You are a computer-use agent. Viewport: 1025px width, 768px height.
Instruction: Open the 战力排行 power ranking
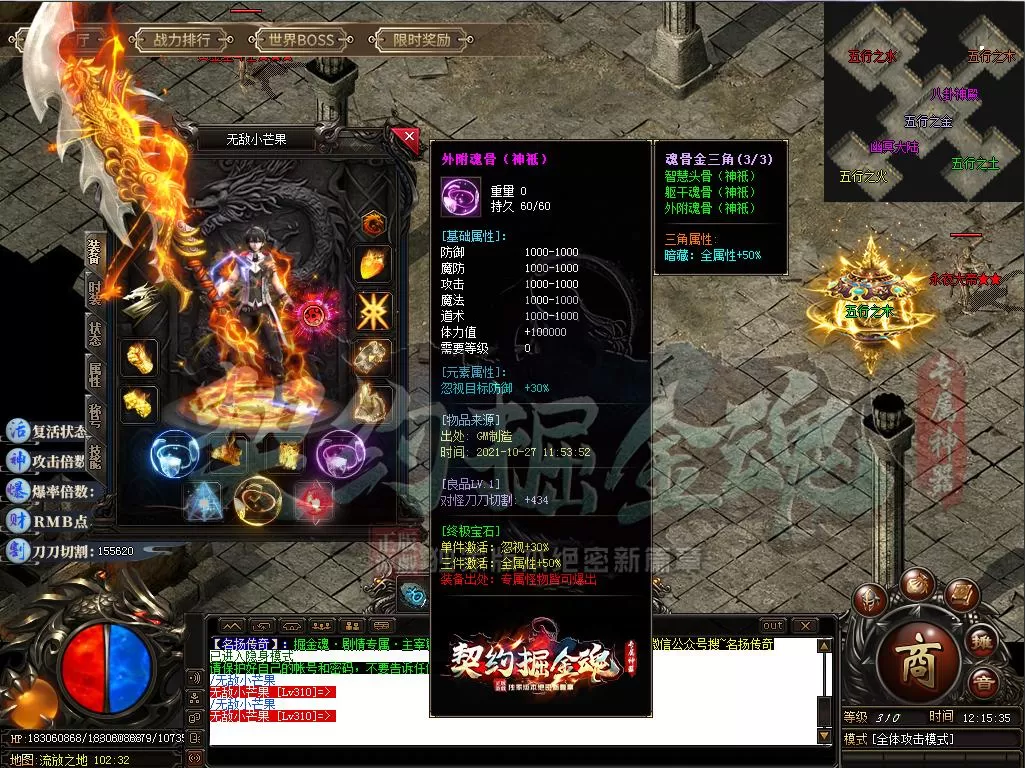(182, 41)
